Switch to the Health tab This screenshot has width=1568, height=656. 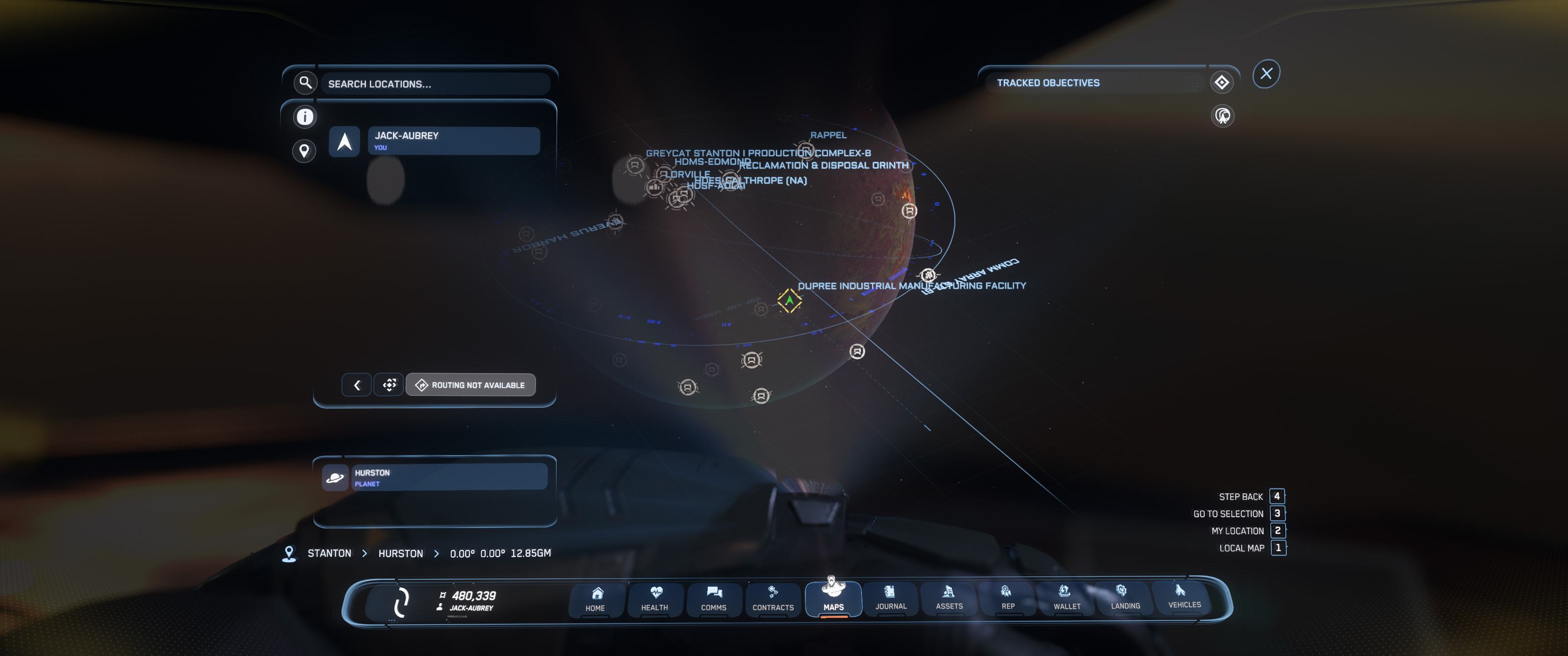(x=655, y=599)
